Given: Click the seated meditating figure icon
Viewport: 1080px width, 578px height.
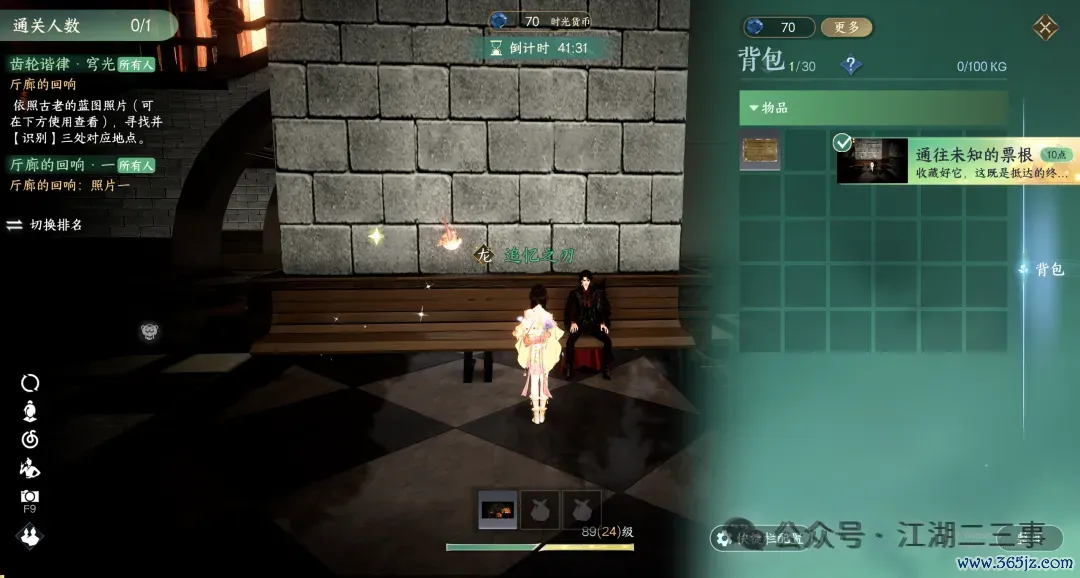Looking at the screenshot, I should point(30,410).
